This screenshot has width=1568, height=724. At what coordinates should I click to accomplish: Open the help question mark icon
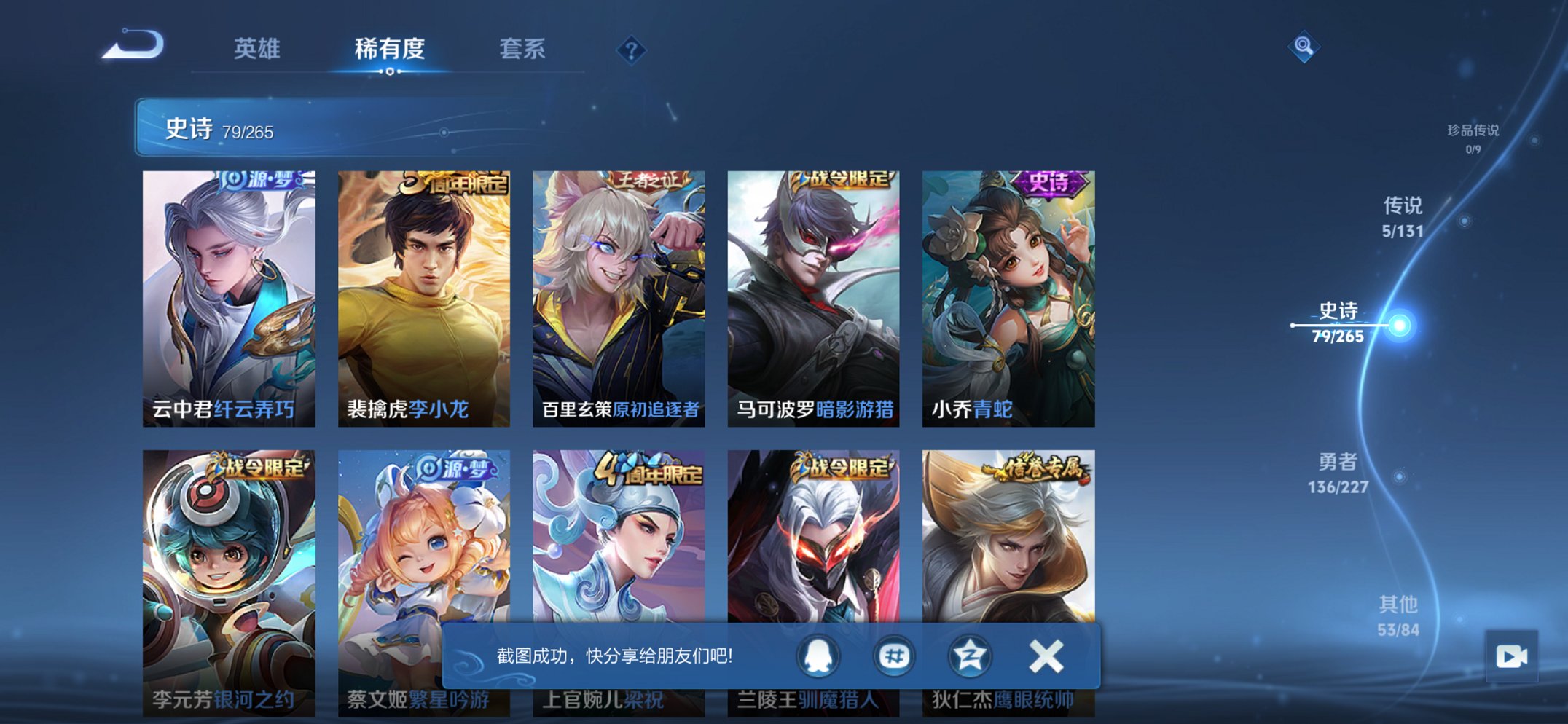pos(633,50)
